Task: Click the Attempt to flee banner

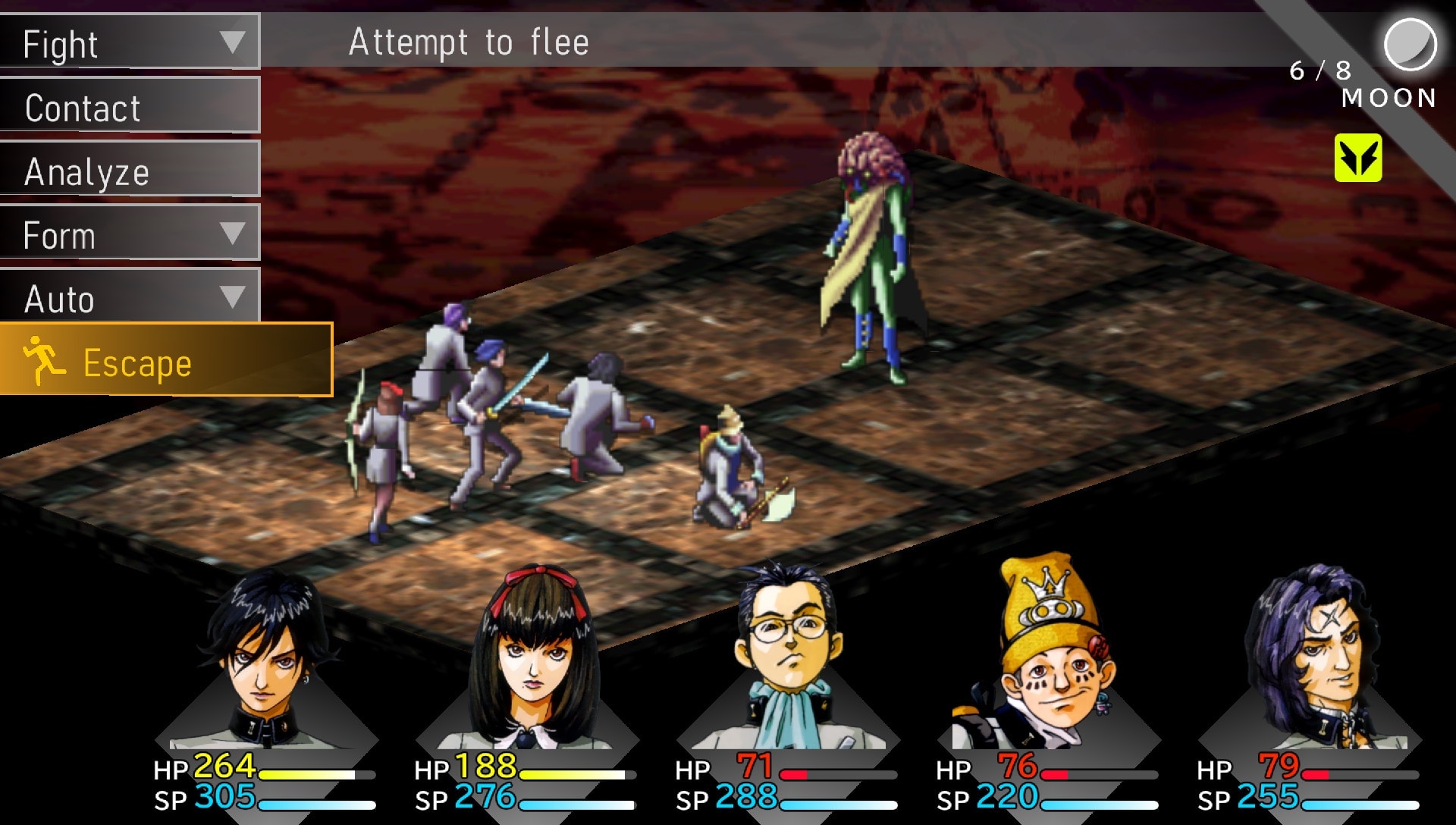Action: [x=468, y=42]
